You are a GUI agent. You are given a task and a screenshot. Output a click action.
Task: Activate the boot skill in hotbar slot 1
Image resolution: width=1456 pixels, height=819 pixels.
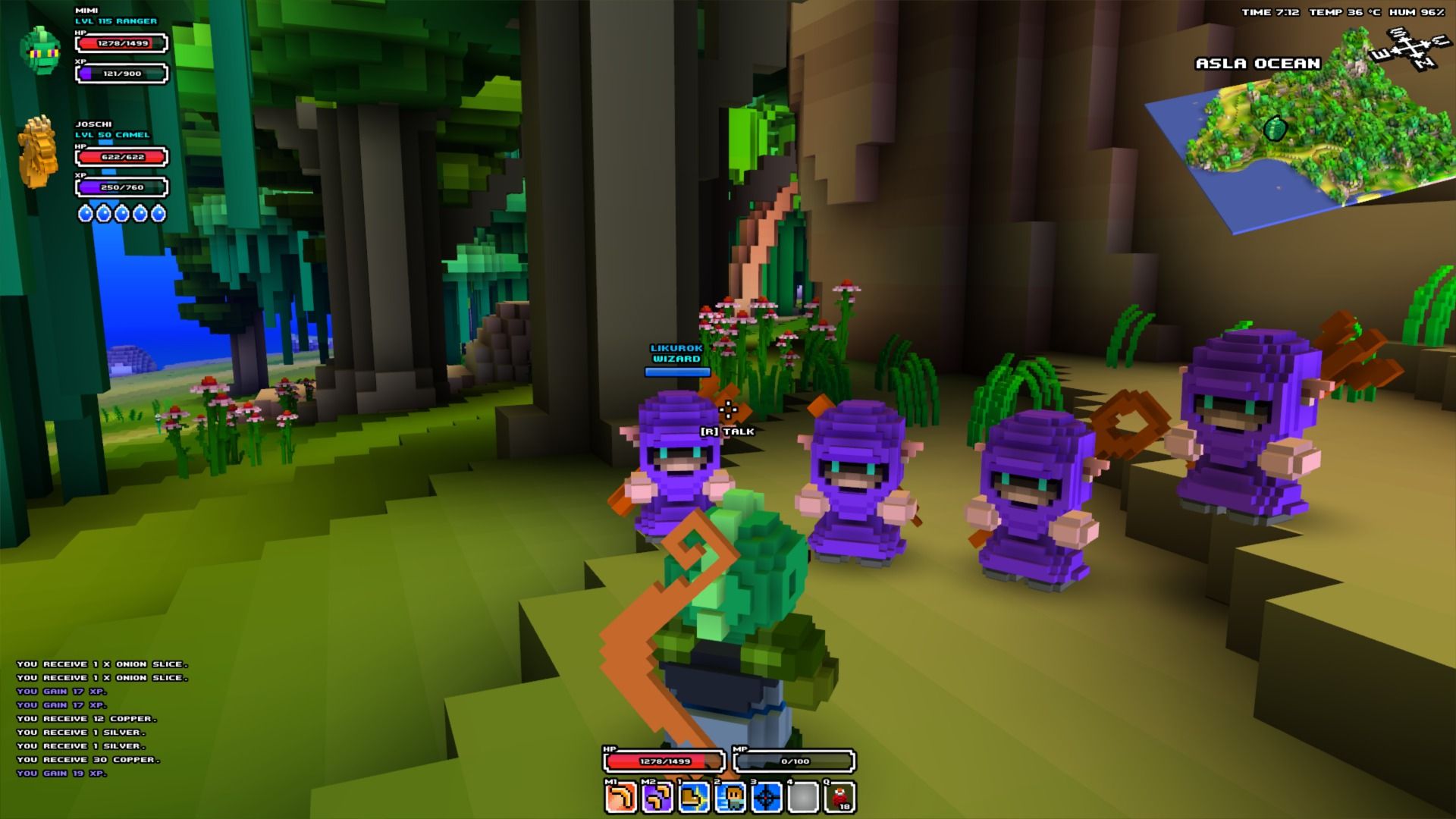pyautogui.click(x=694, y=796)
